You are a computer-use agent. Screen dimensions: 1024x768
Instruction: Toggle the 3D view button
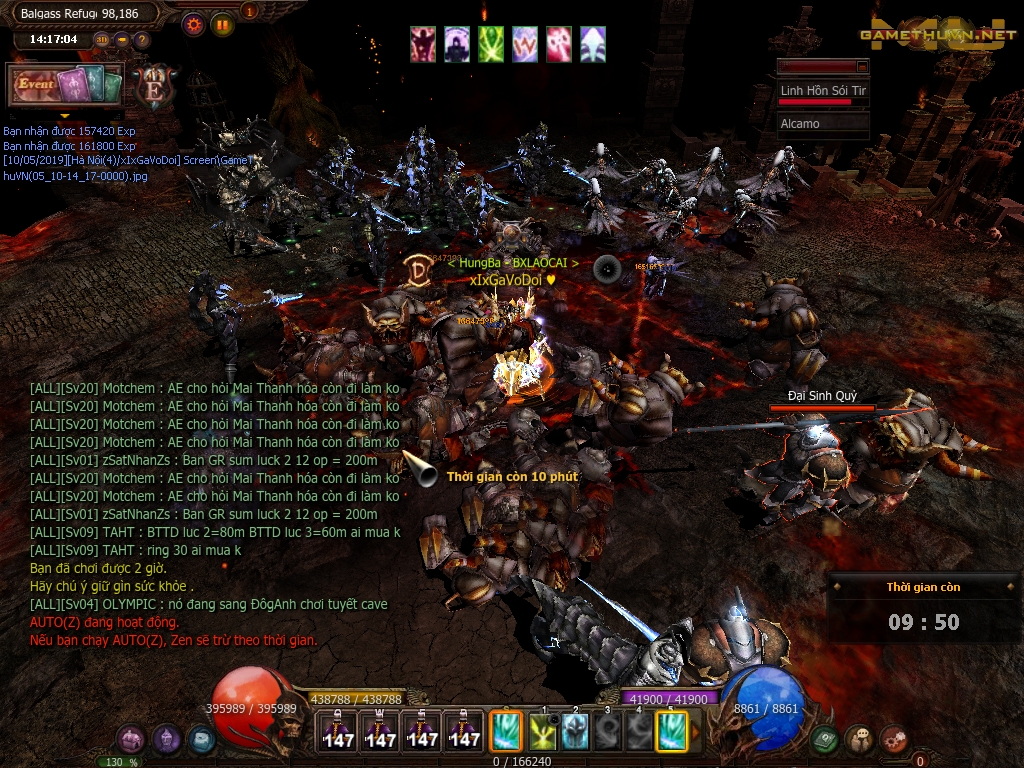(x=101, y=40)
